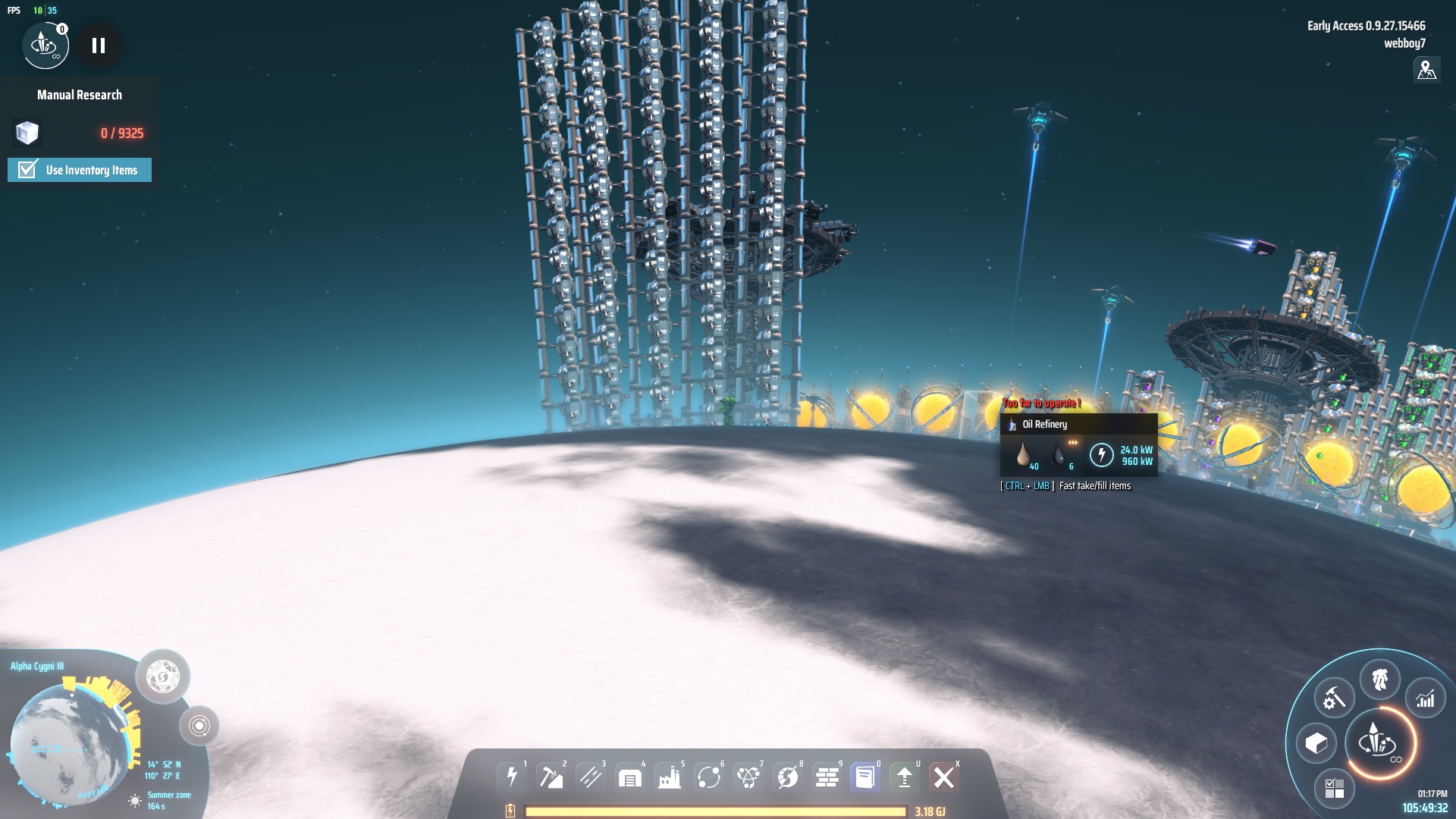Click the green upgrade arrow tool
Screen dimensions: 1456x819
pos(904,777)
